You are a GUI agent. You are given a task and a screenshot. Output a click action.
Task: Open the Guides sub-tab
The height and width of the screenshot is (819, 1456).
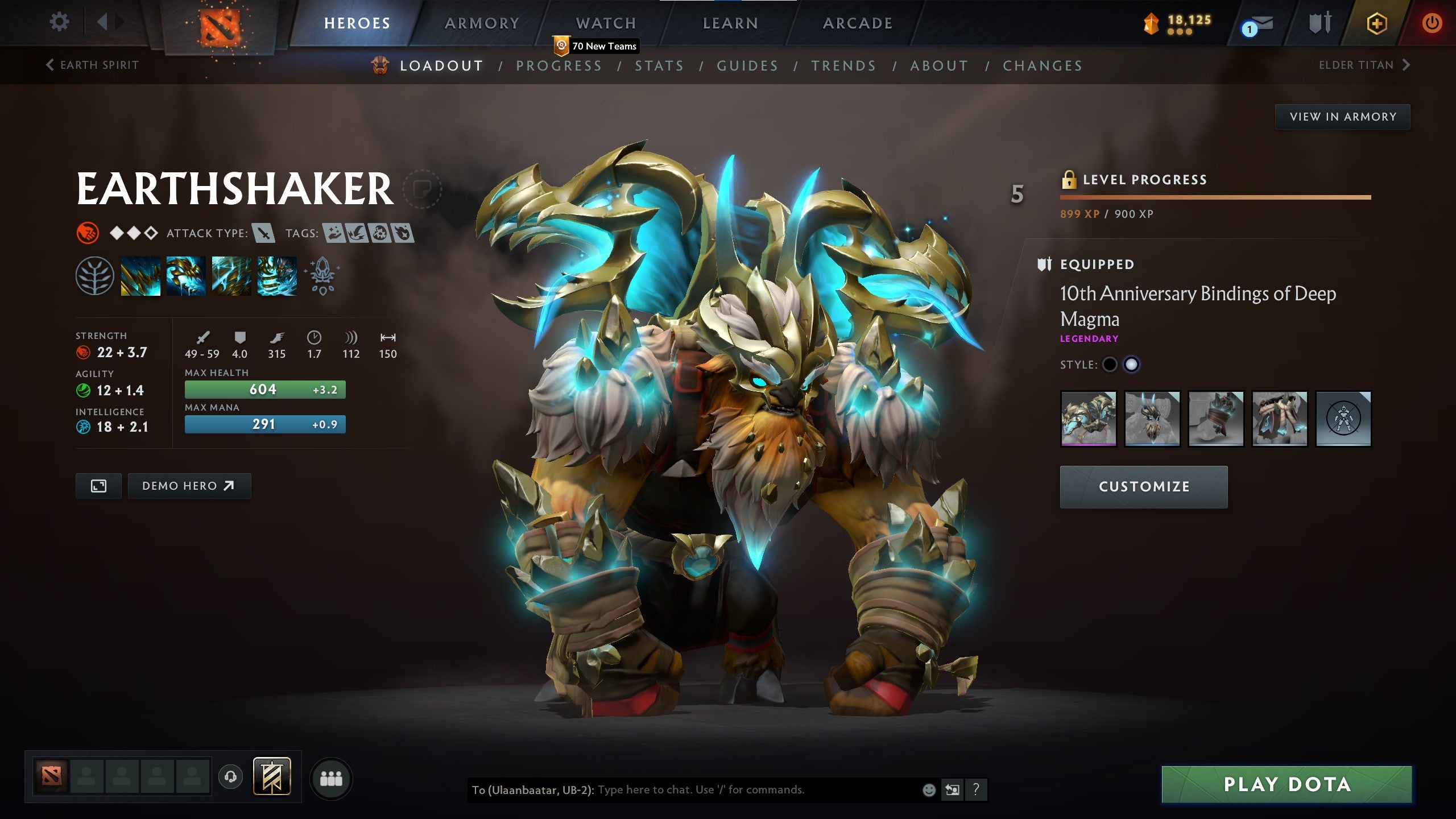coord(747,66)
